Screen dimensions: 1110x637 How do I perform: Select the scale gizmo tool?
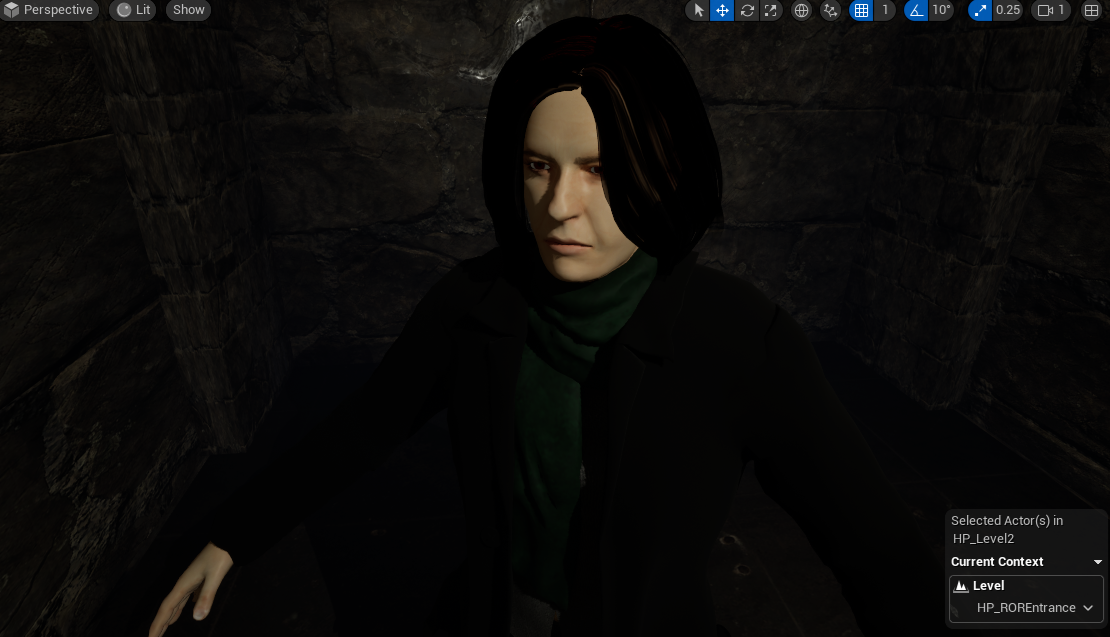[x=771, y=10]
